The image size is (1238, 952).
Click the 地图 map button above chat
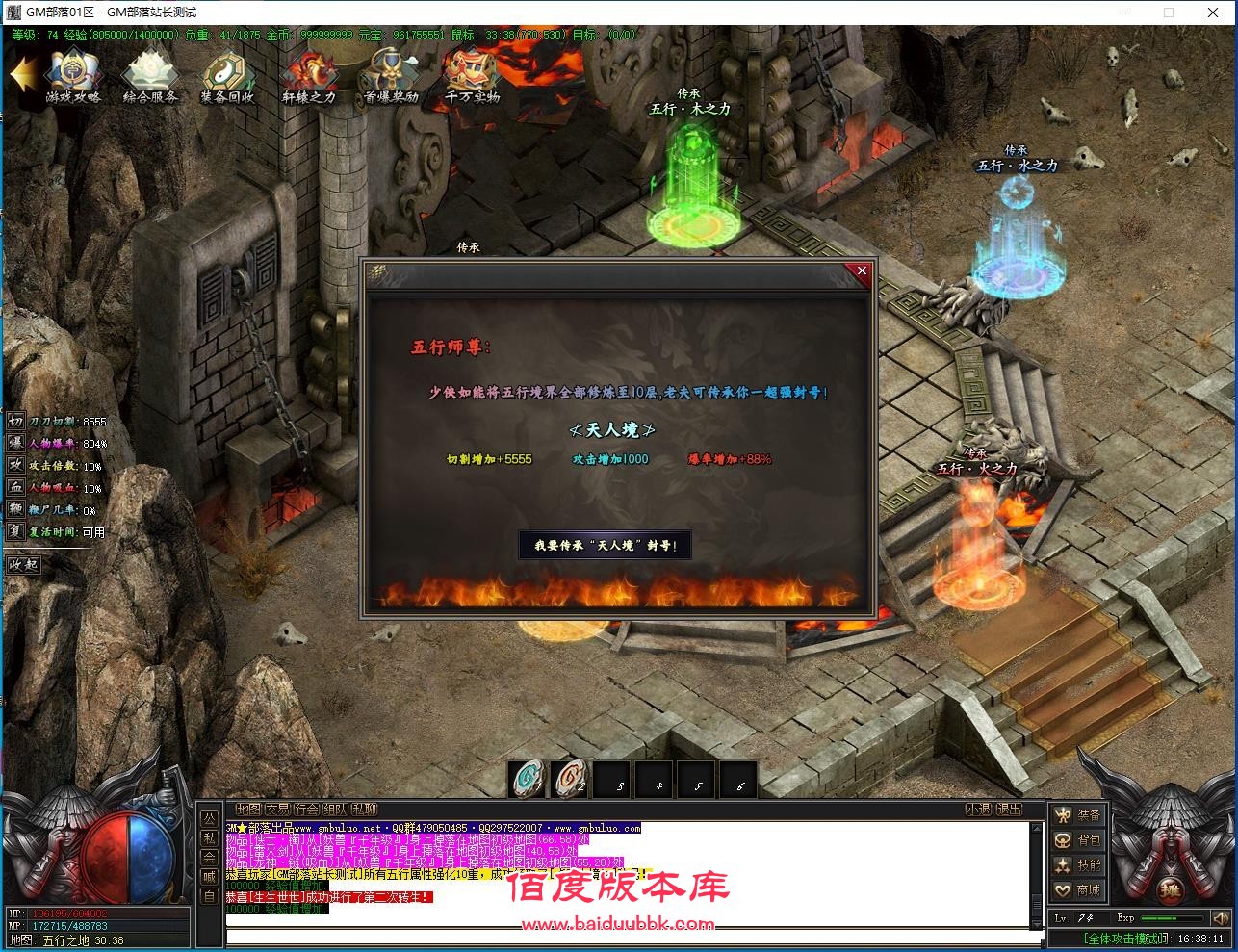248,810
